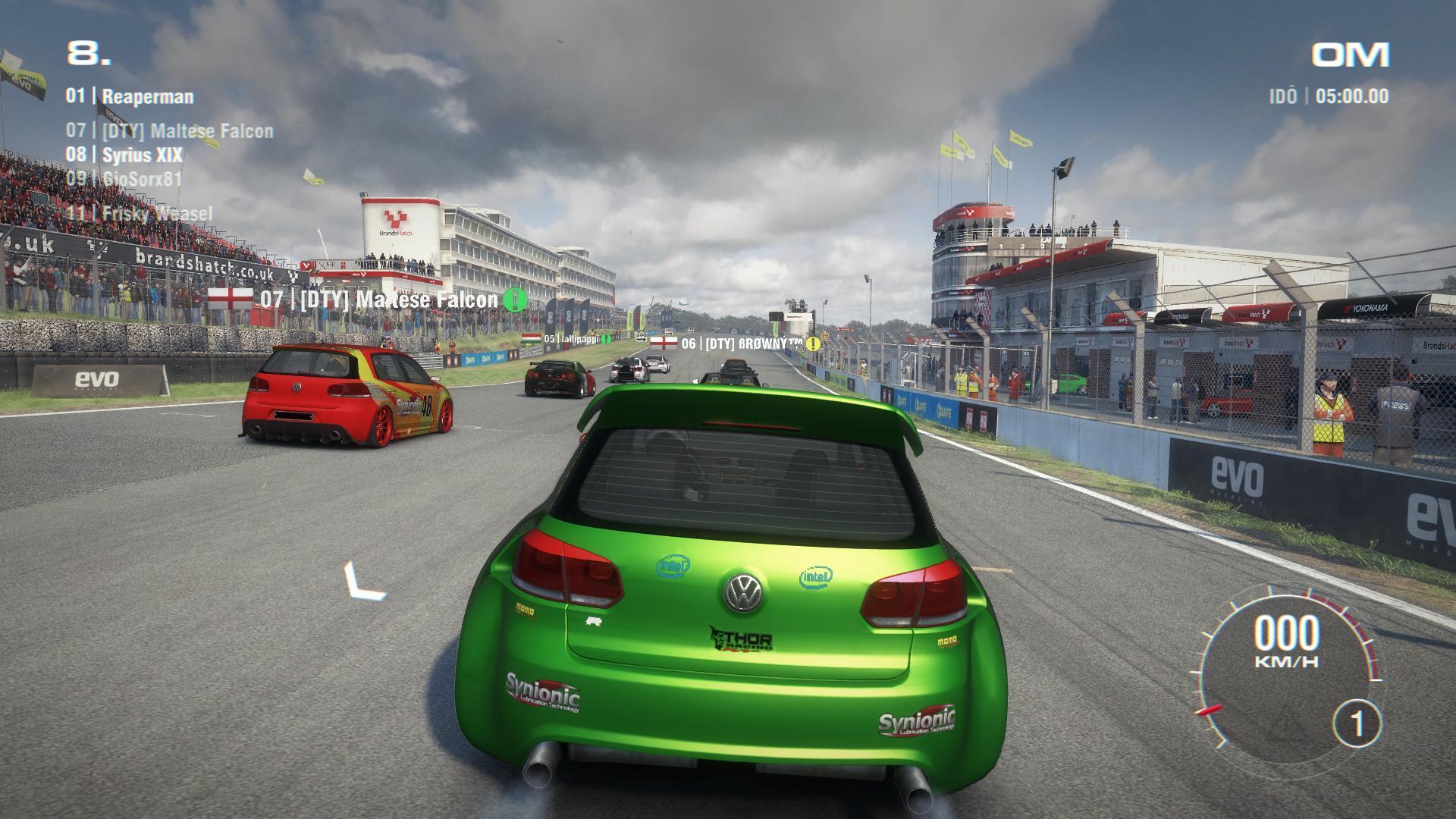Click the yellow icon beside BROWNY's nametag
The height and width of the screenshot is (819, 1456).
(814, 344)
